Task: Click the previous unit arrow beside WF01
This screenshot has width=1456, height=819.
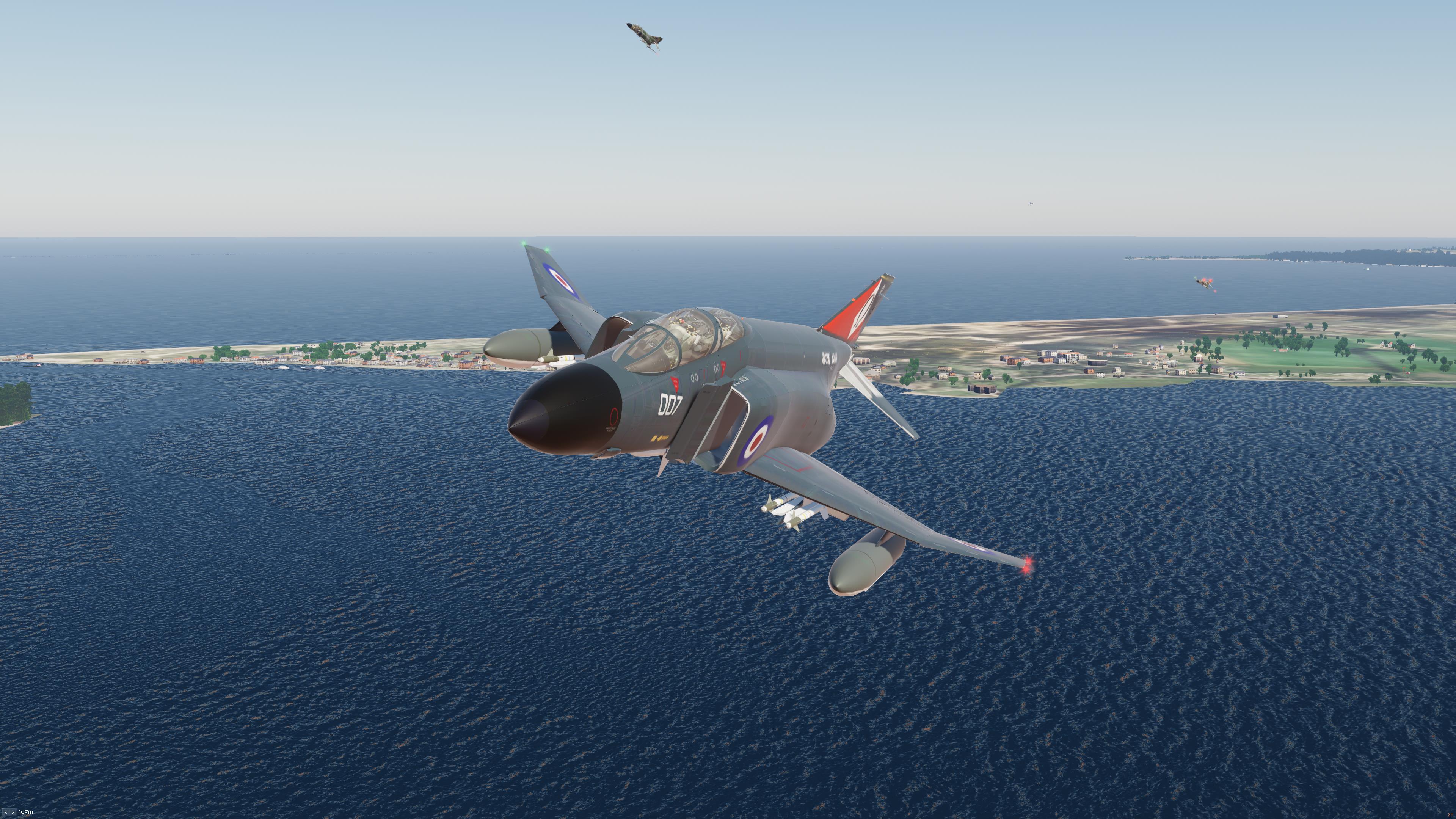Action: (x=6, y=813)
